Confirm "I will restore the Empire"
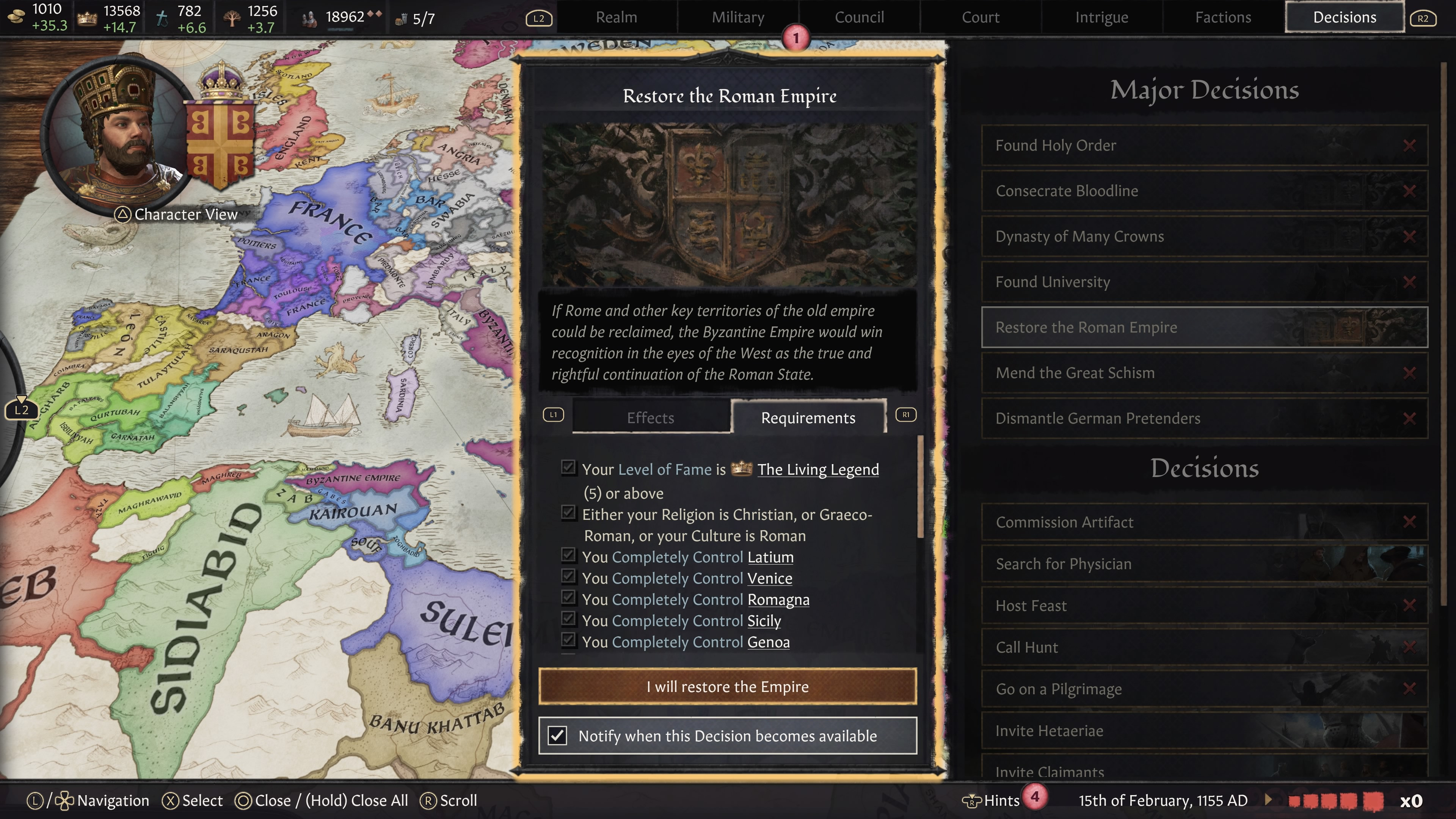 (728, 686)
